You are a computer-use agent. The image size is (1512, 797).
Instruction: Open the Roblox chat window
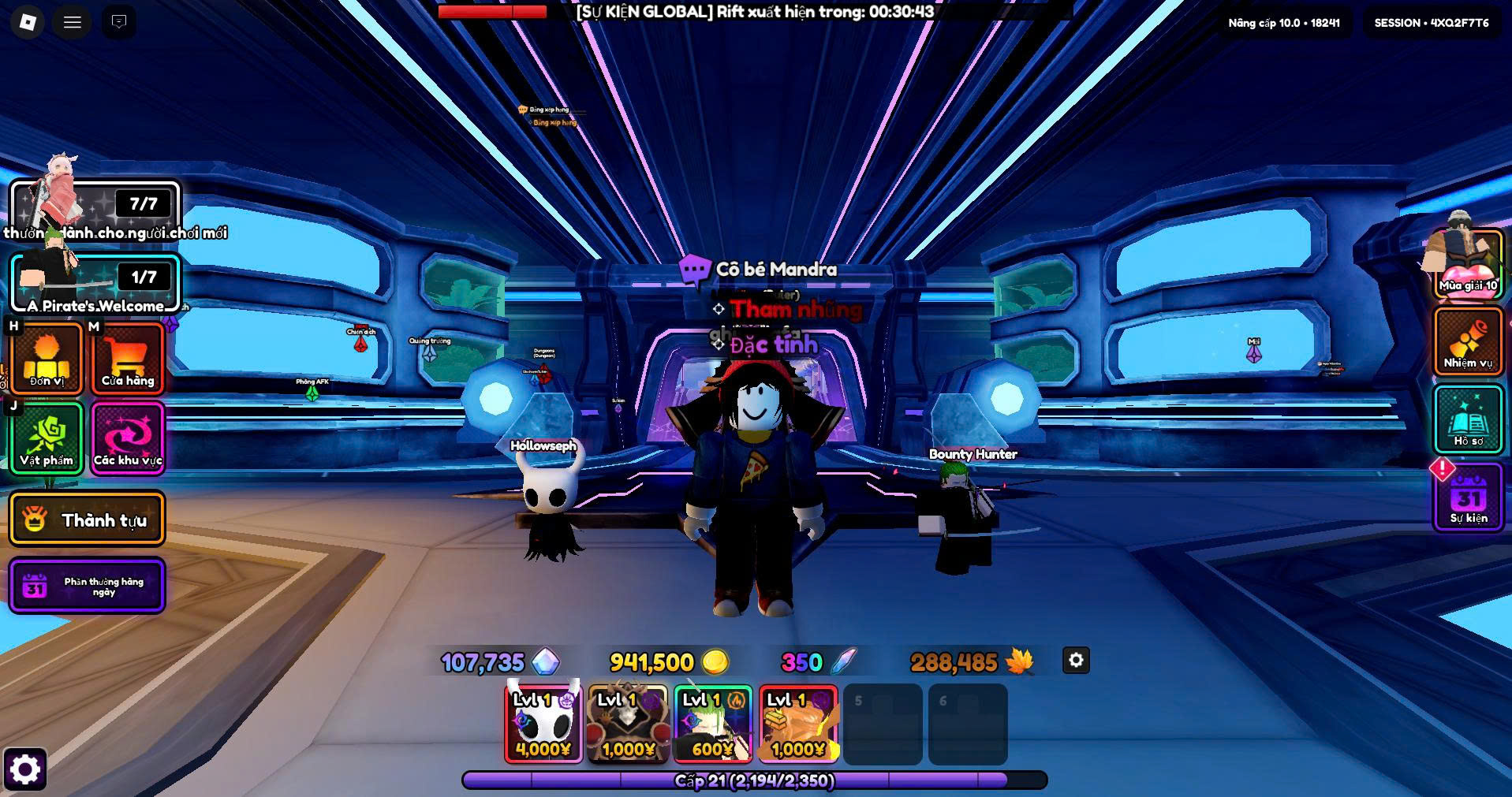pyautogui.click(x=119, y=22)
